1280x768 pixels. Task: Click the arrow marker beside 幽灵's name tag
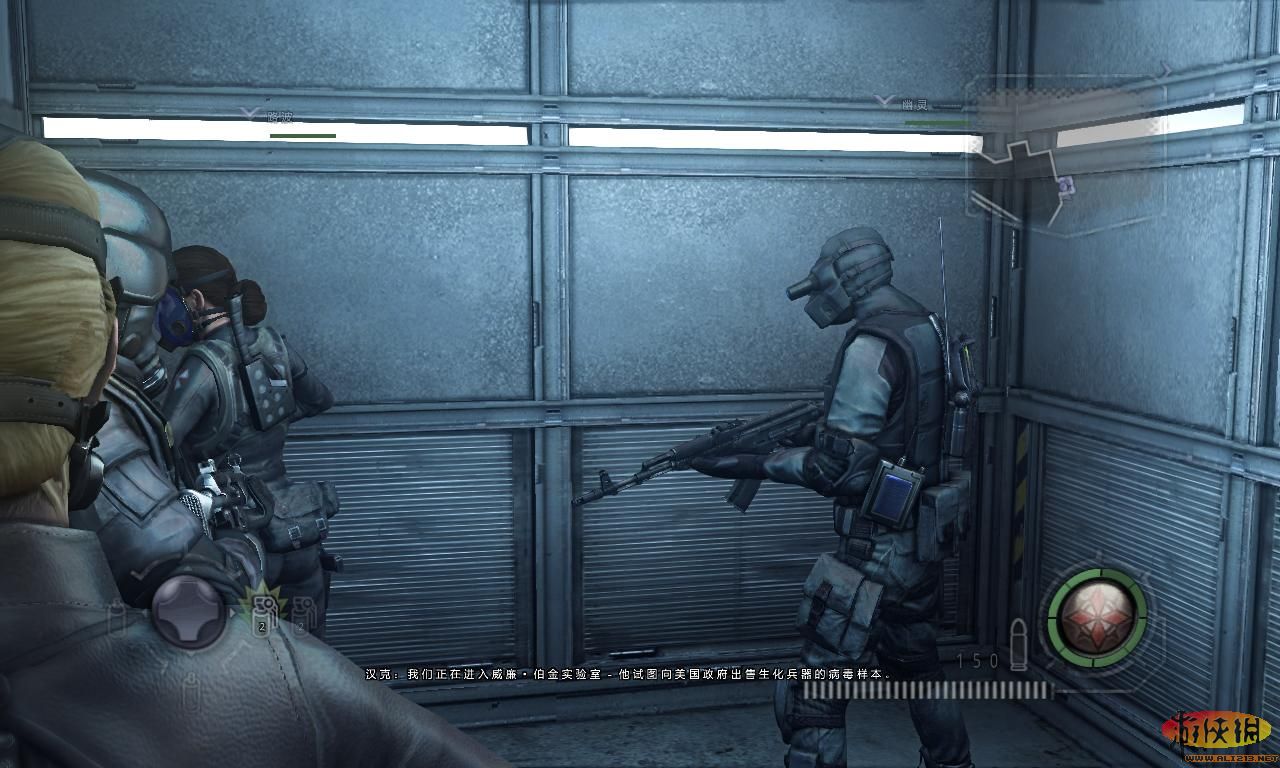pyautogui.click(x=883, y=100)
